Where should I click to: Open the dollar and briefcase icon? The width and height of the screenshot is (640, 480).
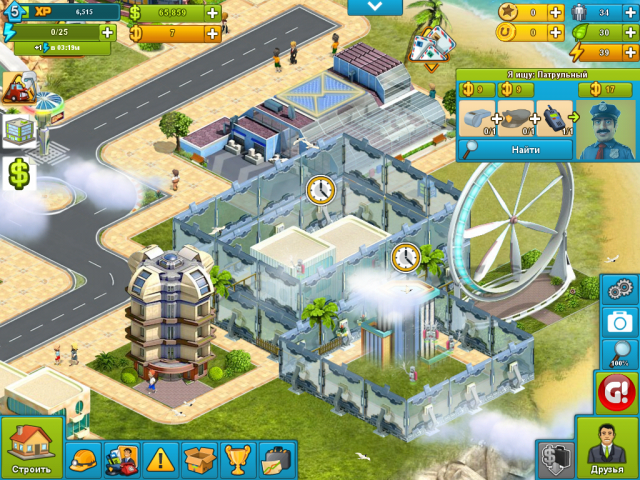coord(554,460)
